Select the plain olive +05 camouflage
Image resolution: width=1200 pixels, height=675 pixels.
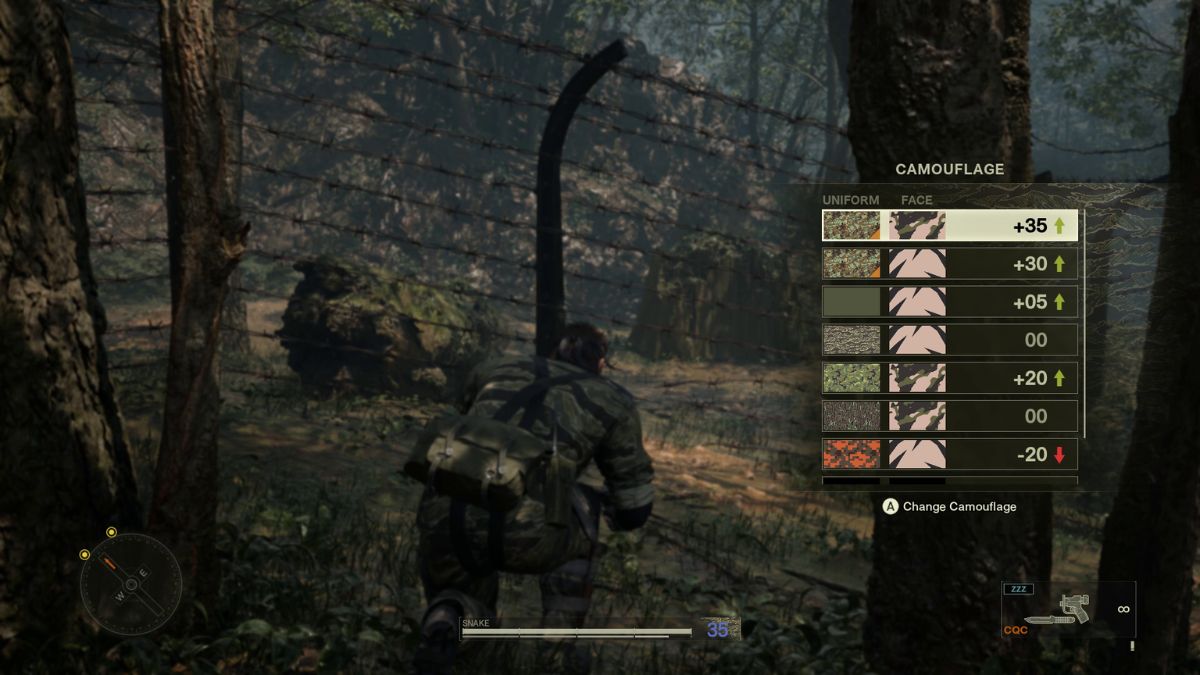coord(949,302)
